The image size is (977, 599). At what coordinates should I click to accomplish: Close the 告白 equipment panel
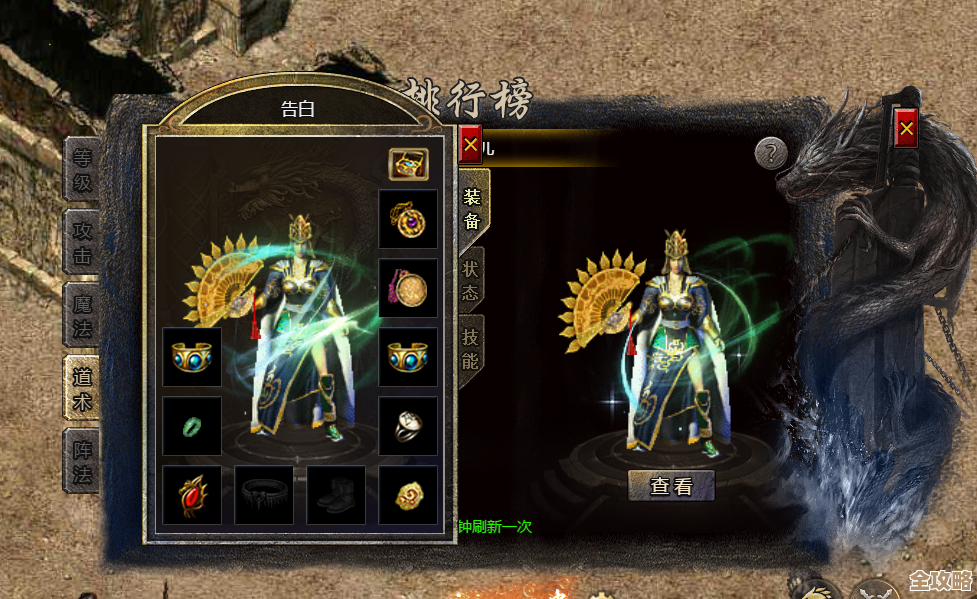(x=470, y=146)
